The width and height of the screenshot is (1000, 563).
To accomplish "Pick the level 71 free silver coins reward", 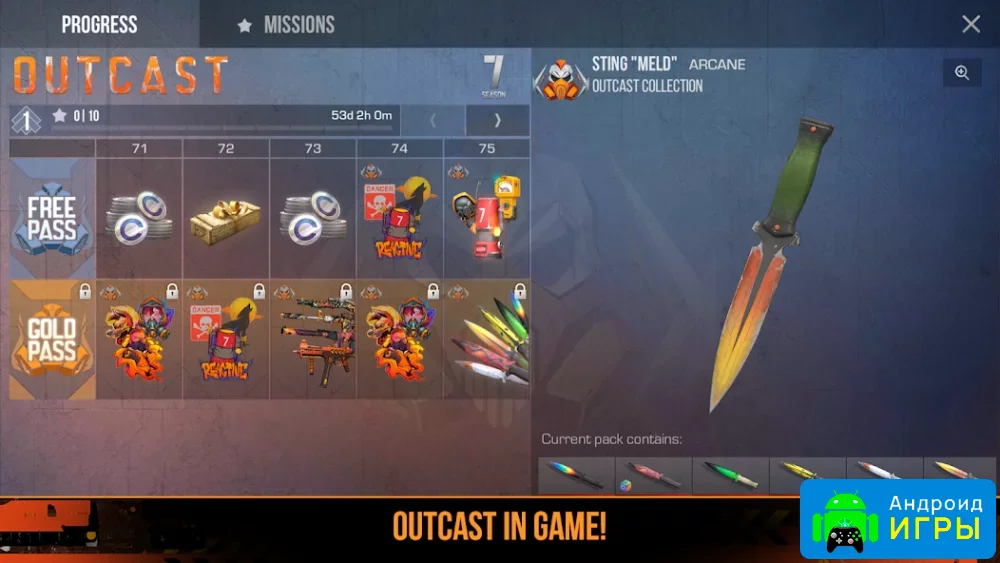I will point(139,218).
